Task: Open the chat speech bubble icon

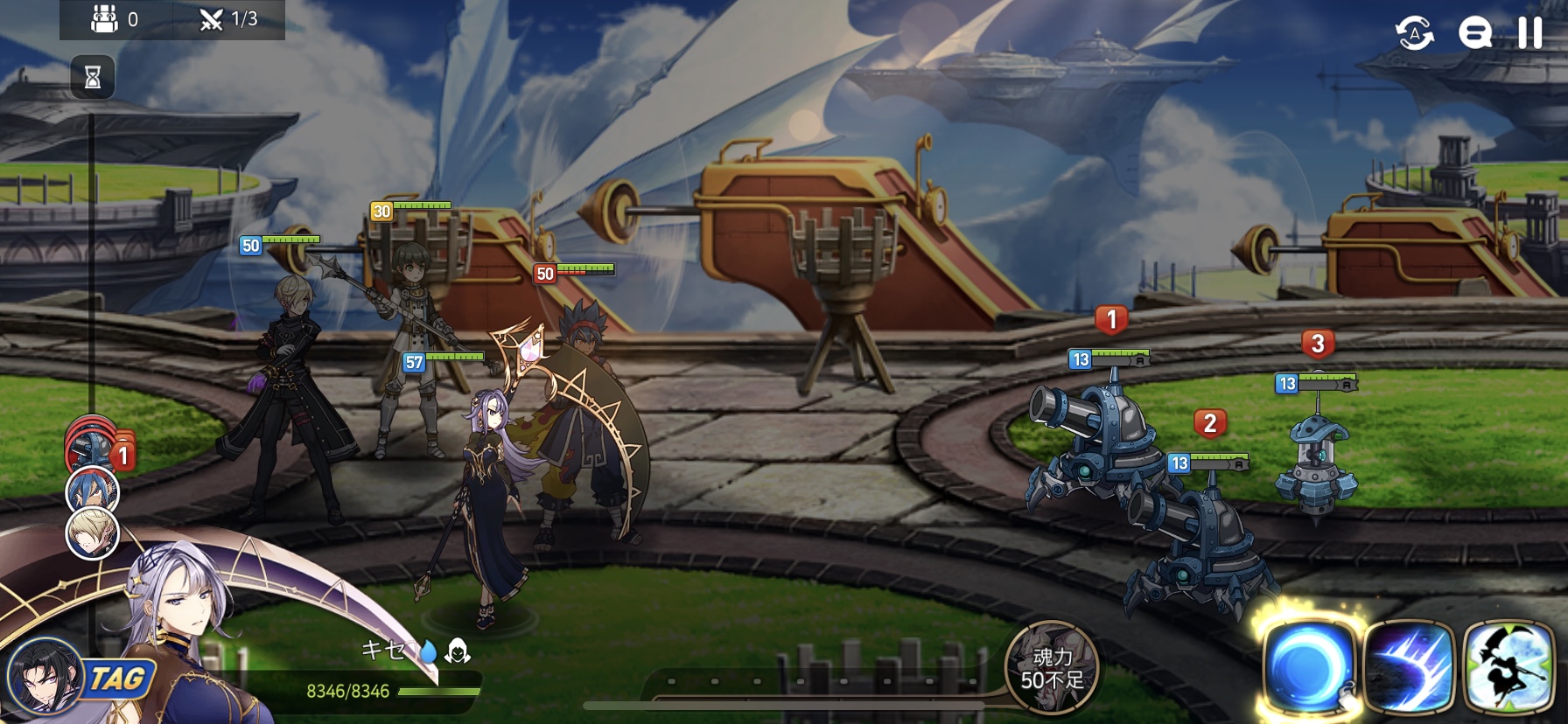Action: (1474, 33)
